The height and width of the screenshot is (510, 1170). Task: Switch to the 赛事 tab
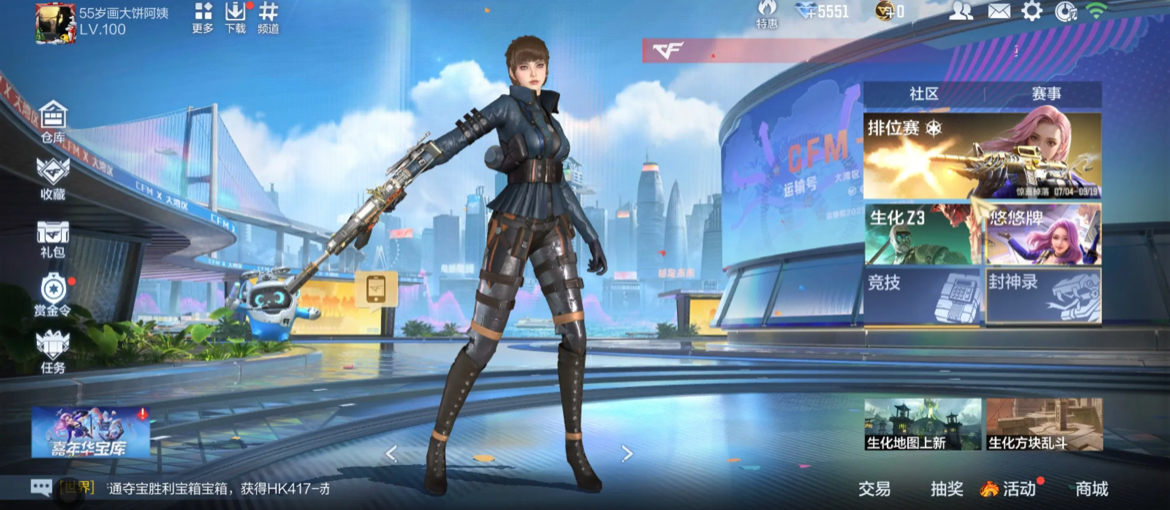1046,94
